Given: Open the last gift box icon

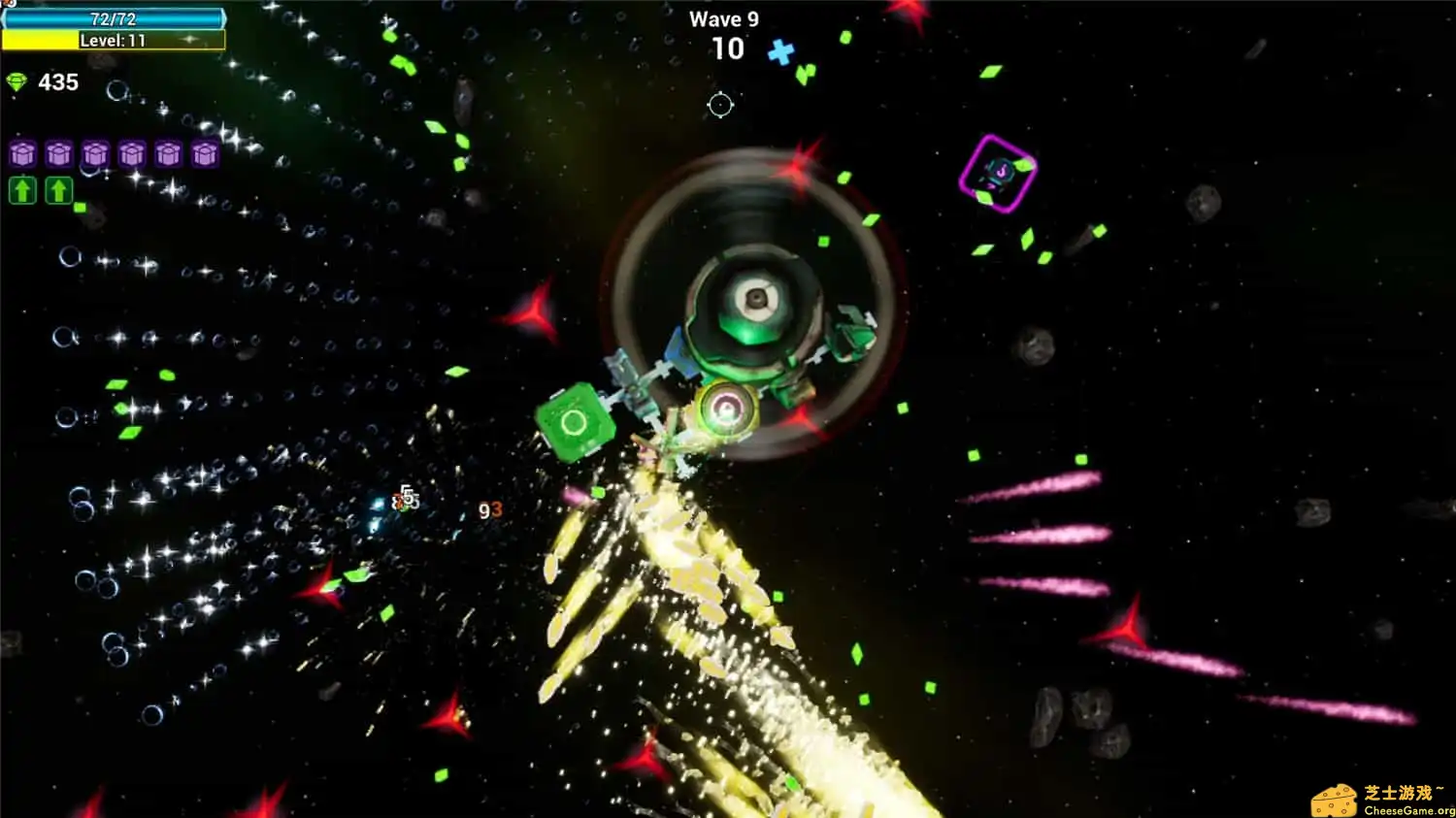Looking at the screenshot, I should [x=204, y=154].
